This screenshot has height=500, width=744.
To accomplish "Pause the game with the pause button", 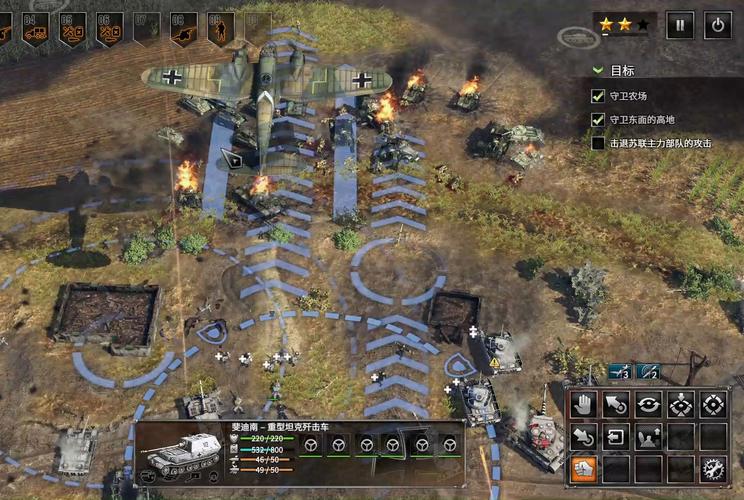I will tap(680, 25).
